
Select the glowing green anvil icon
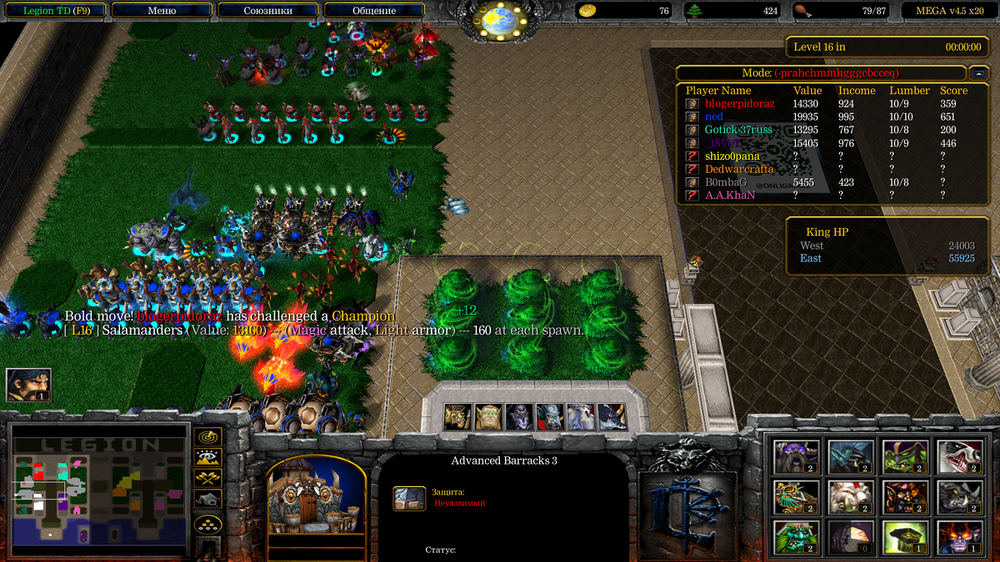point(904,537)
